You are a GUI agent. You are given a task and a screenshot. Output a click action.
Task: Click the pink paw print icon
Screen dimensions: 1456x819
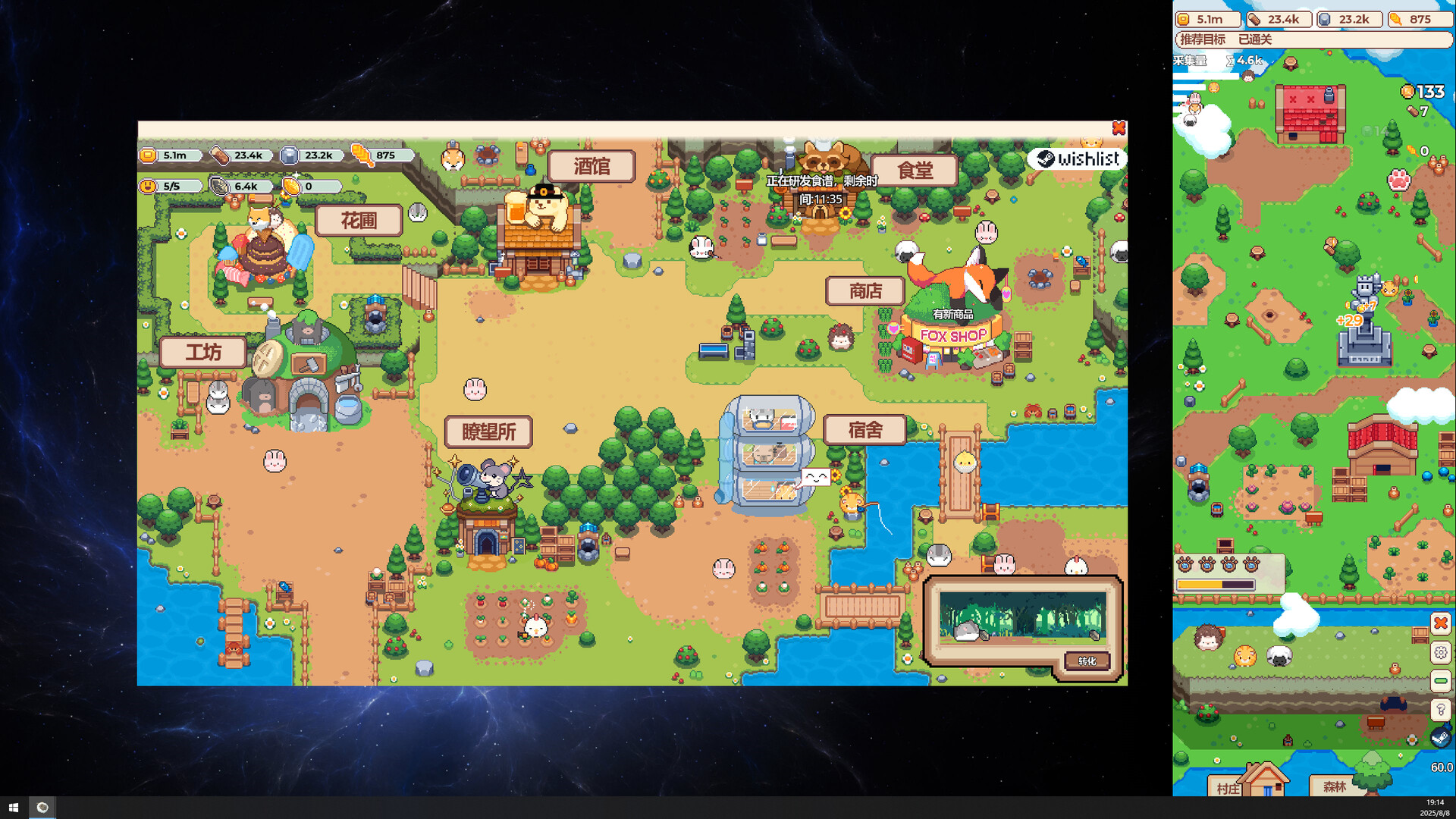[x=1398, y=180]
